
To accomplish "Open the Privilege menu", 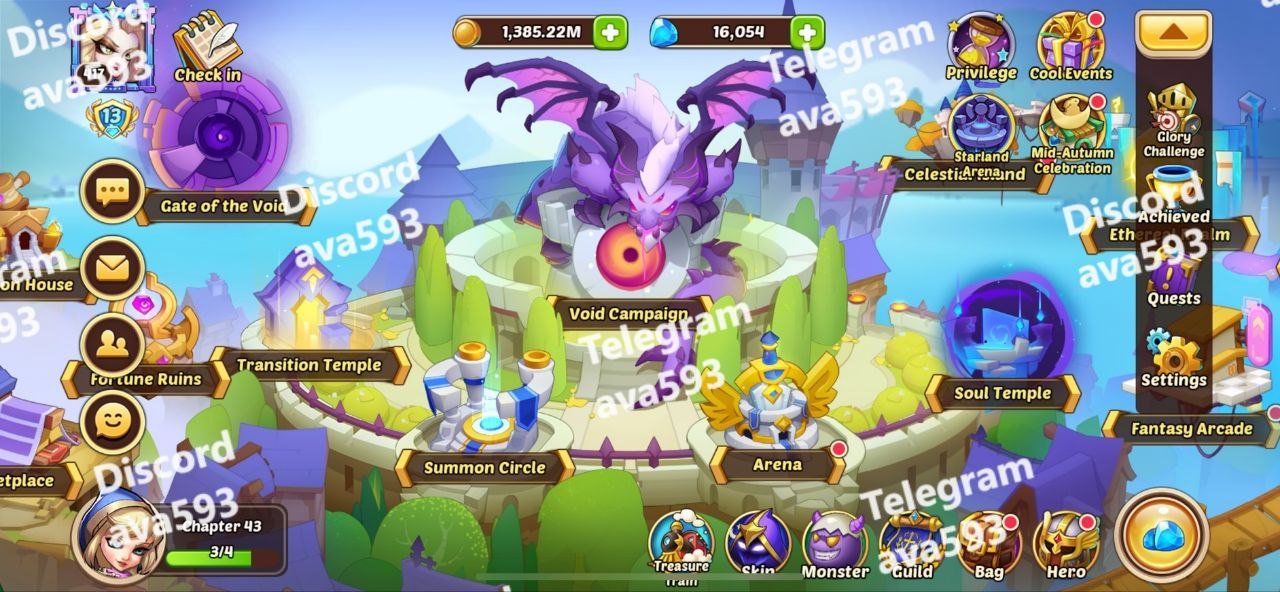I will click(980, 46).
